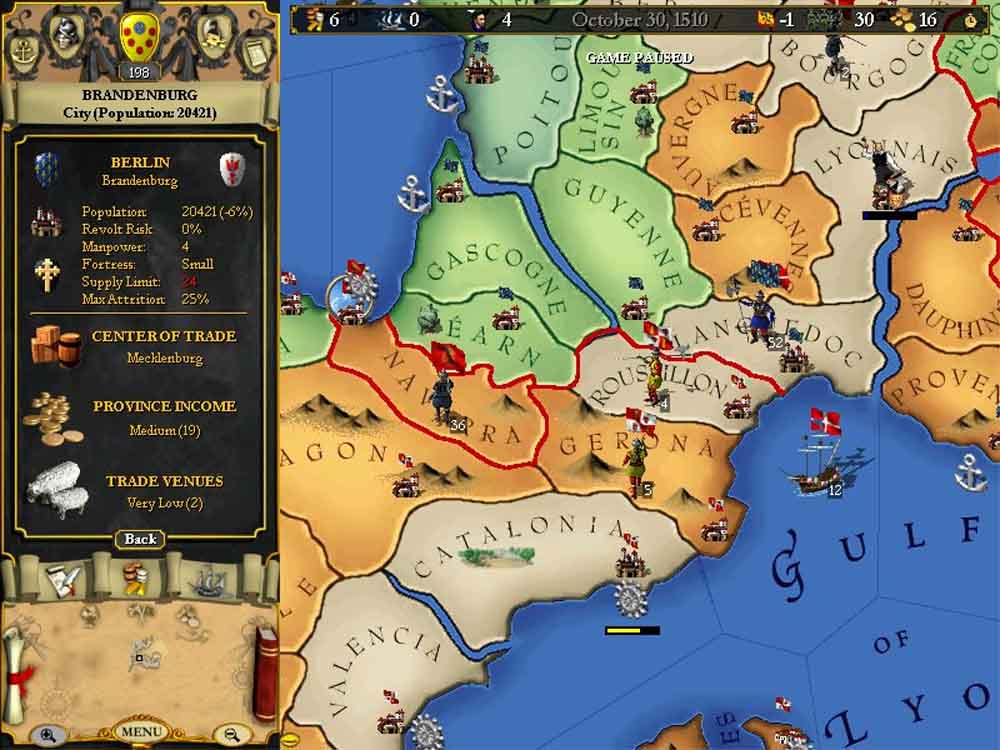Click the stopwatch icon in top bar
Image resolution: width=1000 pixels, height=750 pixels.
pyautogui.click(x=971, y=18)
